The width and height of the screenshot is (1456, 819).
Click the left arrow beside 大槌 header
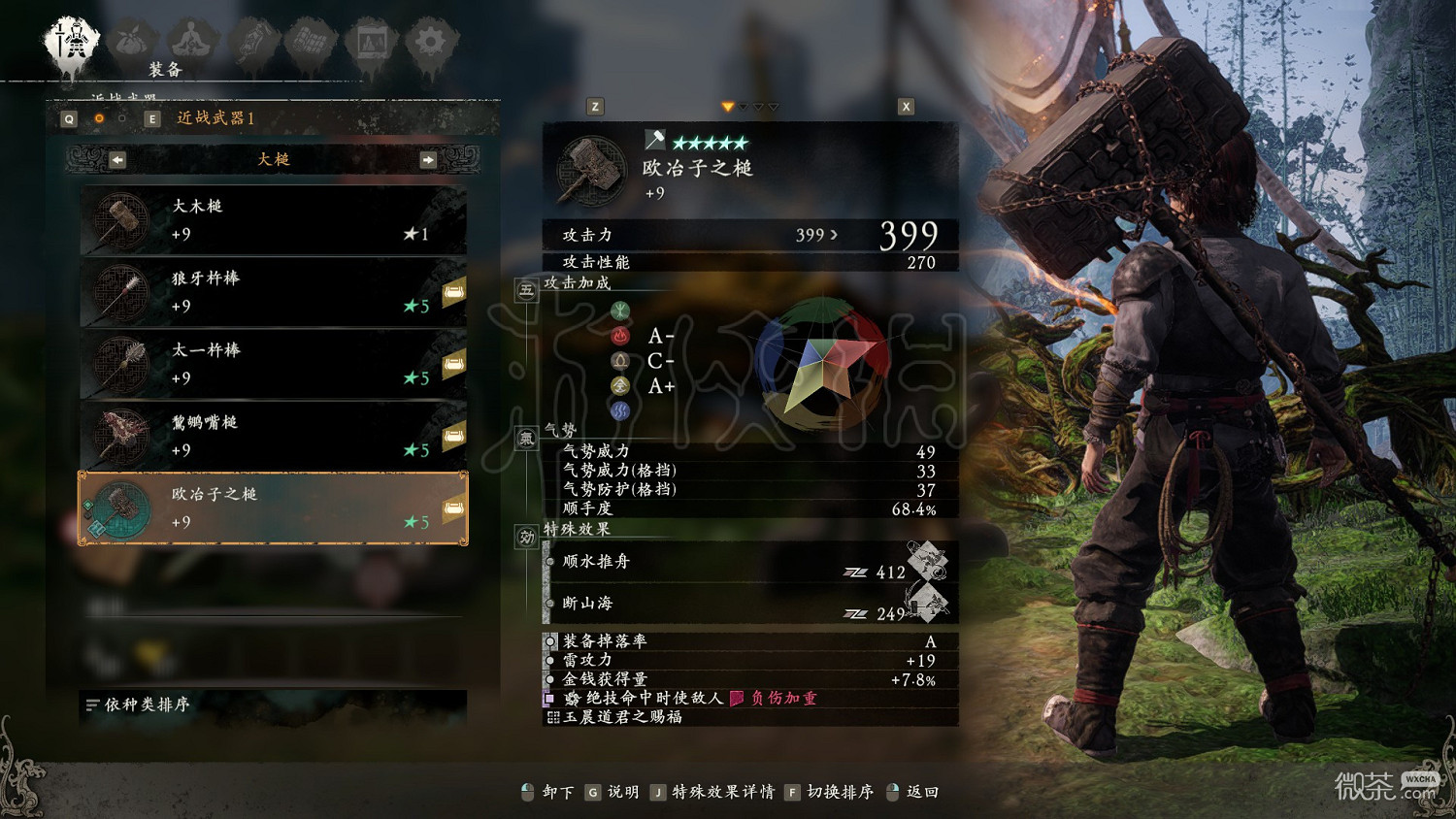pyautogui.click(x=117, y=159)
